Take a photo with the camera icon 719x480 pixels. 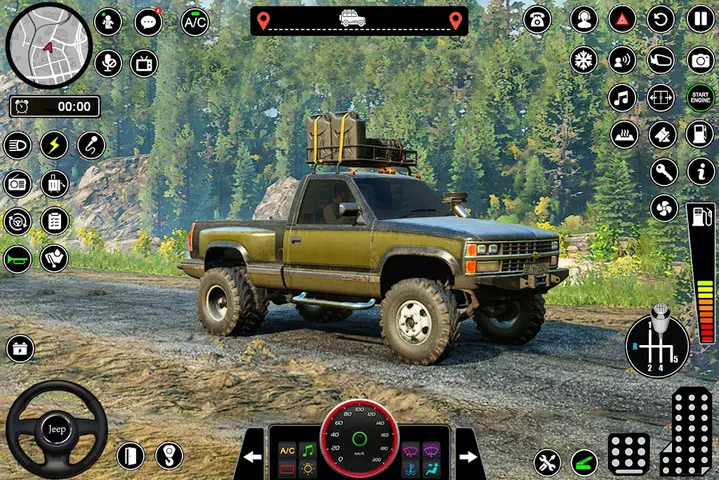pyautogui.click(x=700, y=59)
